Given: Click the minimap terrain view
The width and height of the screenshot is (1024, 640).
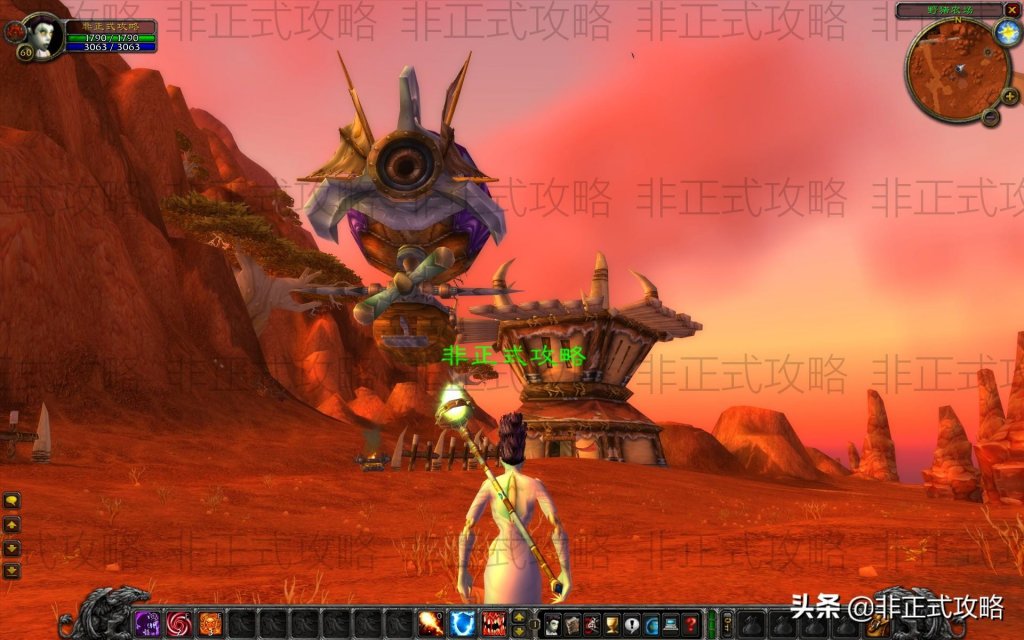Looking at the screenshot, I should (956, 70).
